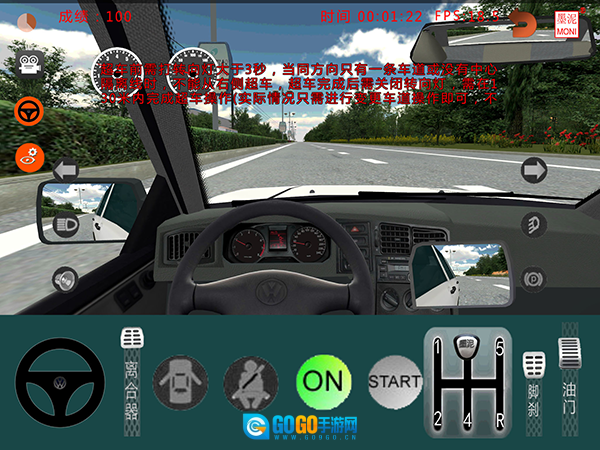Open the red MONI logo
600x450 pixels.
(568, 24)
